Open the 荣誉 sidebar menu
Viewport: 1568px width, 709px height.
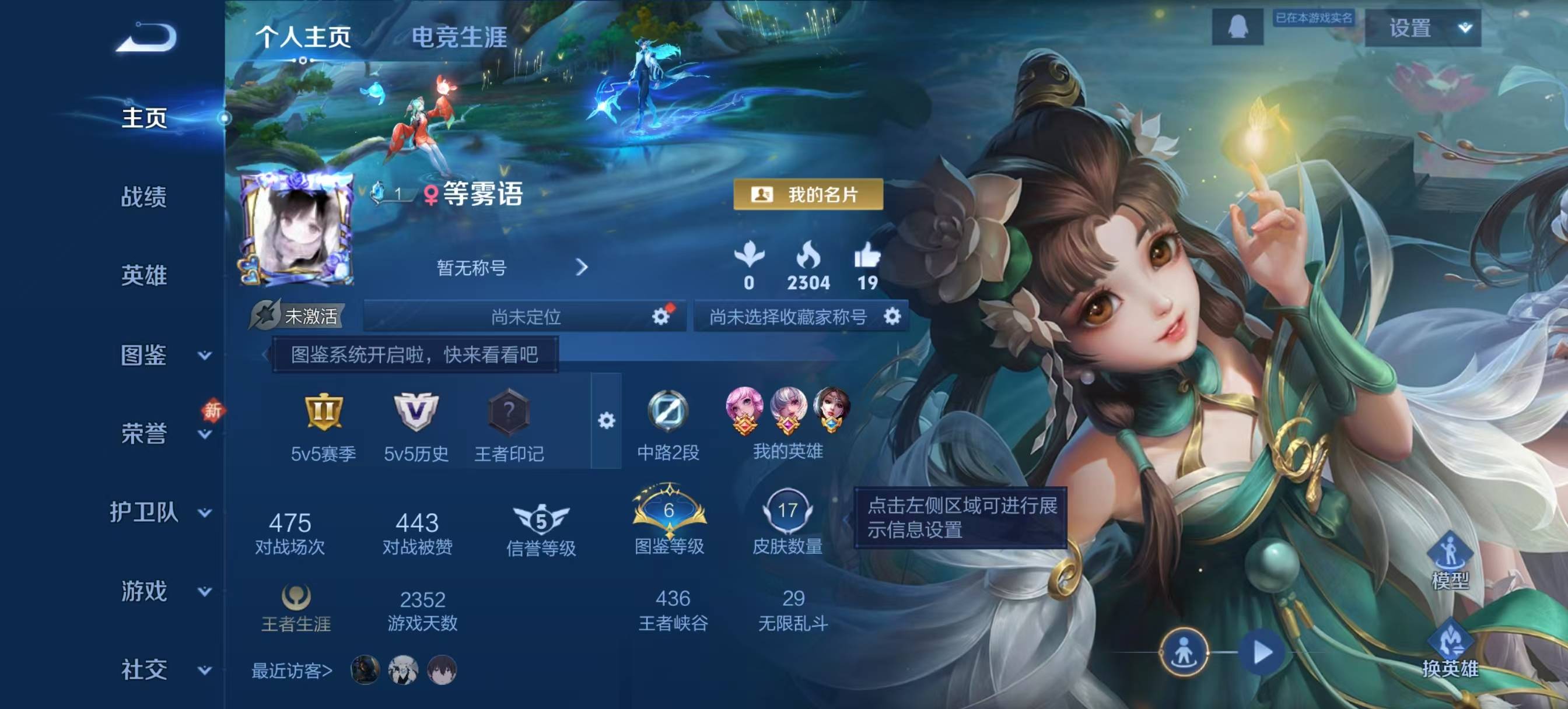tap(163, 433)
